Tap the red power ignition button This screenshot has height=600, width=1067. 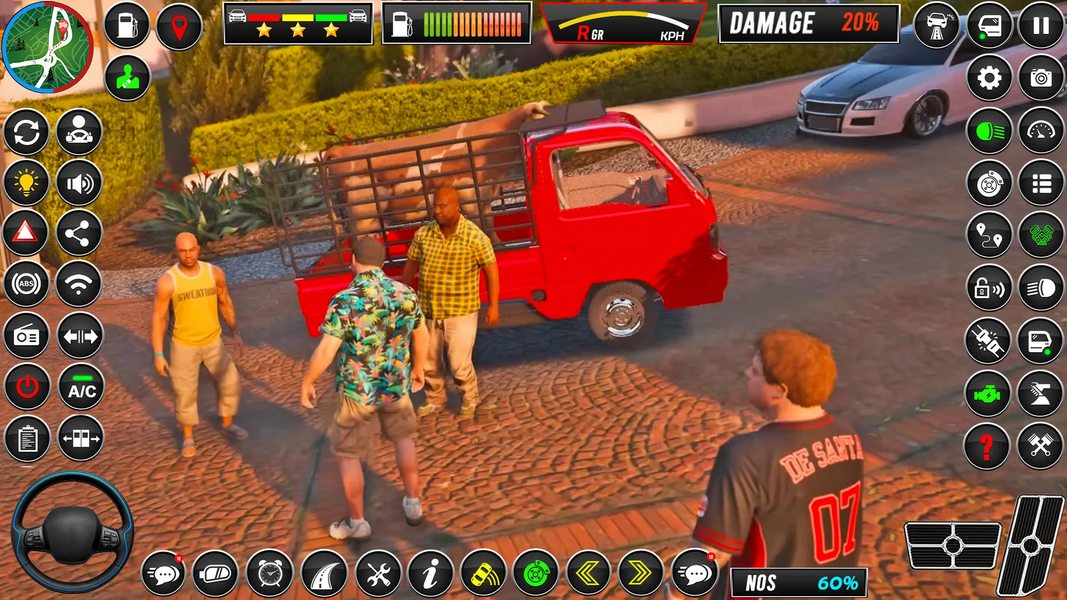click(26, 388)
